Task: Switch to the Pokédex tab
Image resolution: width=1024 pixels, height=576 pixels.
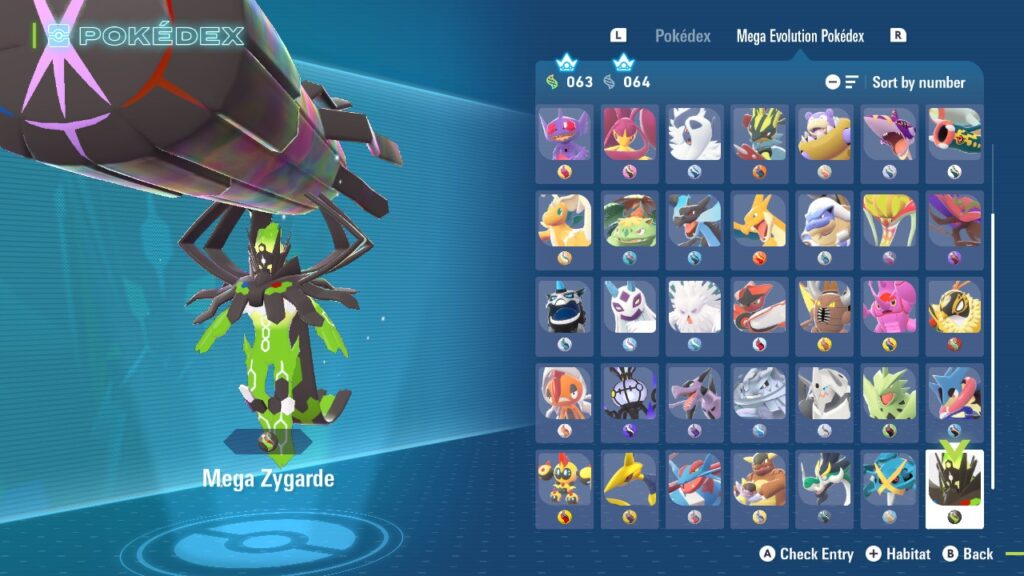Action: (682, 36)
